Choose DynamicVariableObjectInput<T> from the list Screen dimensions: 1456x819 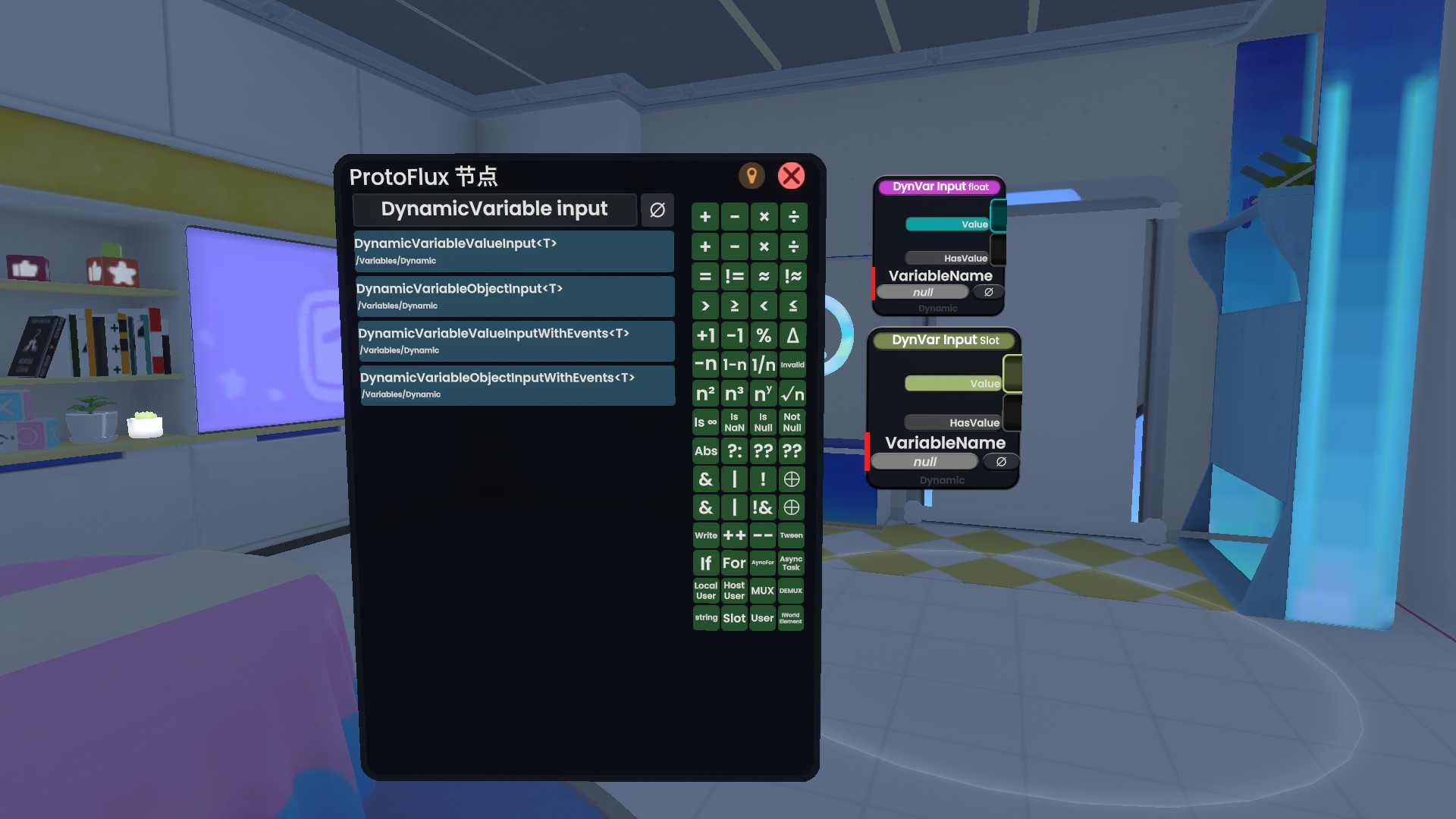(515, 296)
